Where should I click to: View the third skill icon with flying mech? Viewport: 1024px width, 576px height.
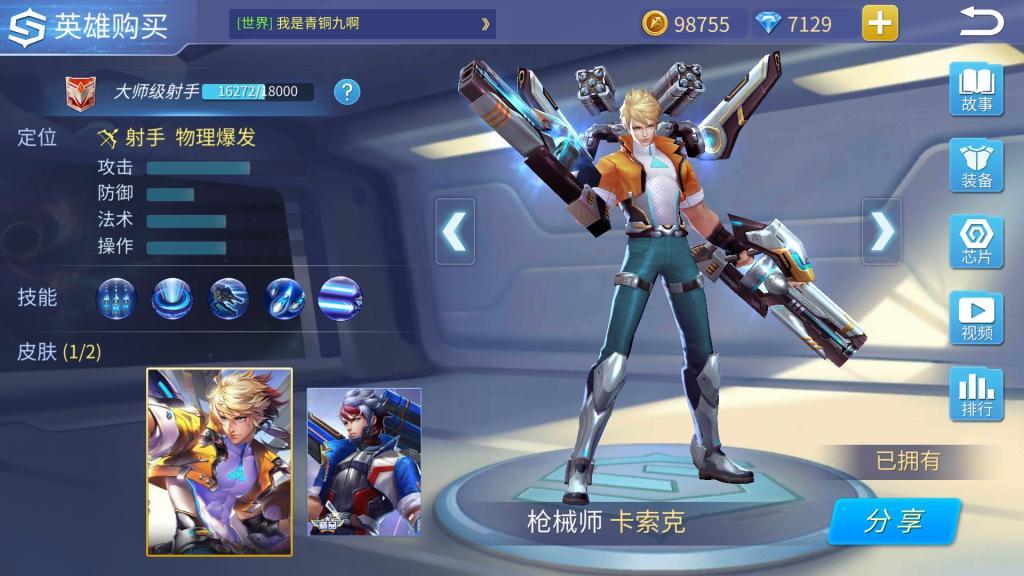[x=228, y=298]
